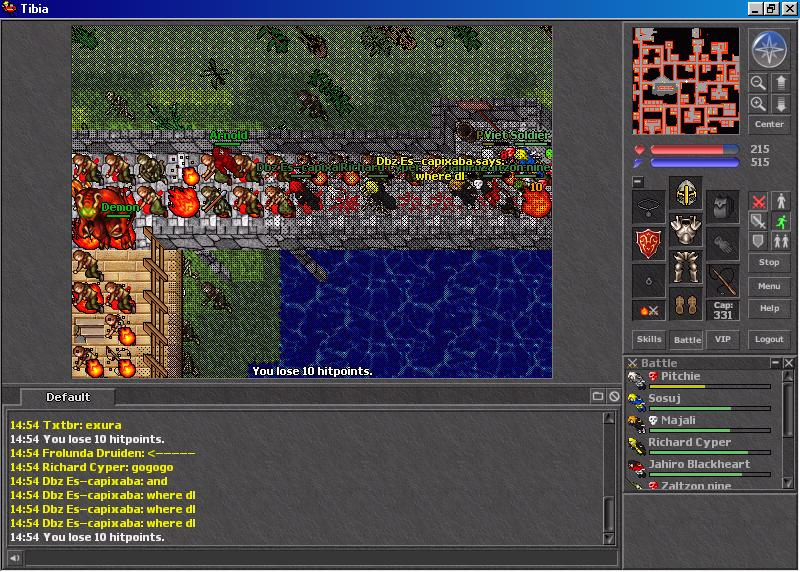The height and width of the screenshot is (572, 800).
Task: Open the VIP list
Action: click(x=722, y=339)
